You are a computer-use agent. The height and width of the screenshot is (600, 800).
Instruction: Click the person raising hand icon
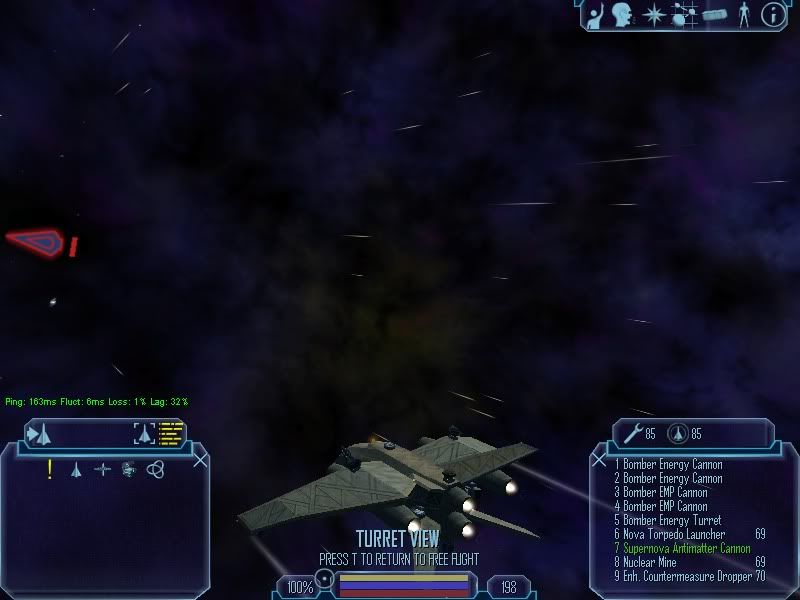coord(597,14)
